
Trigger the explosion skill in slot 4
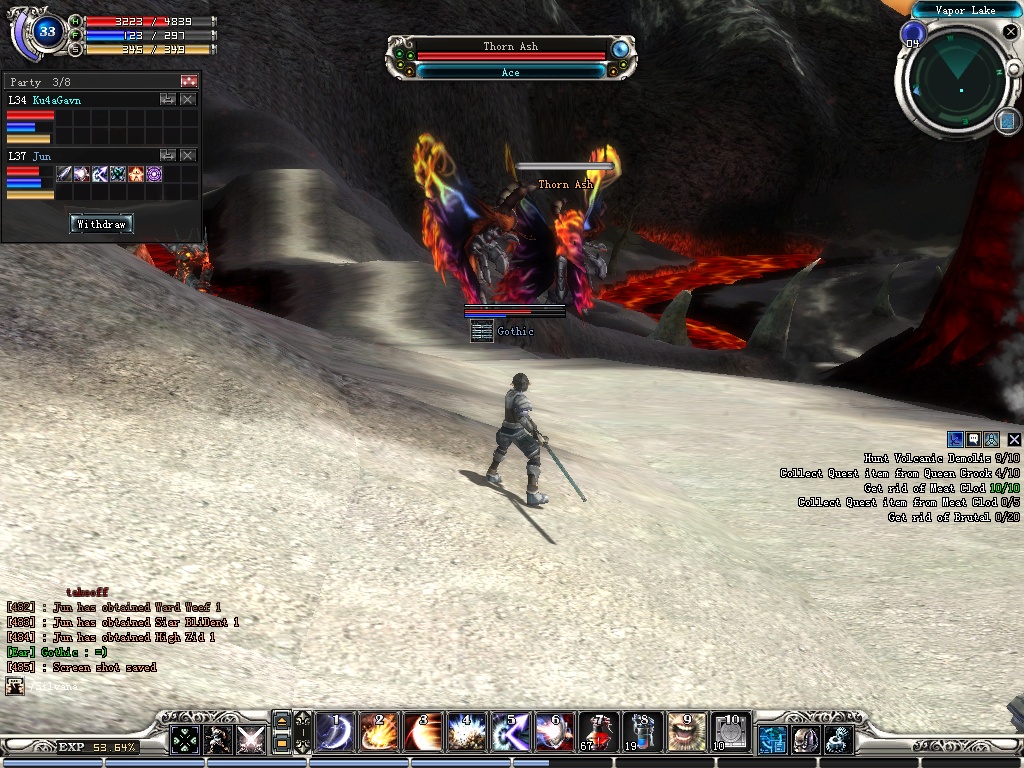(466, 733)
